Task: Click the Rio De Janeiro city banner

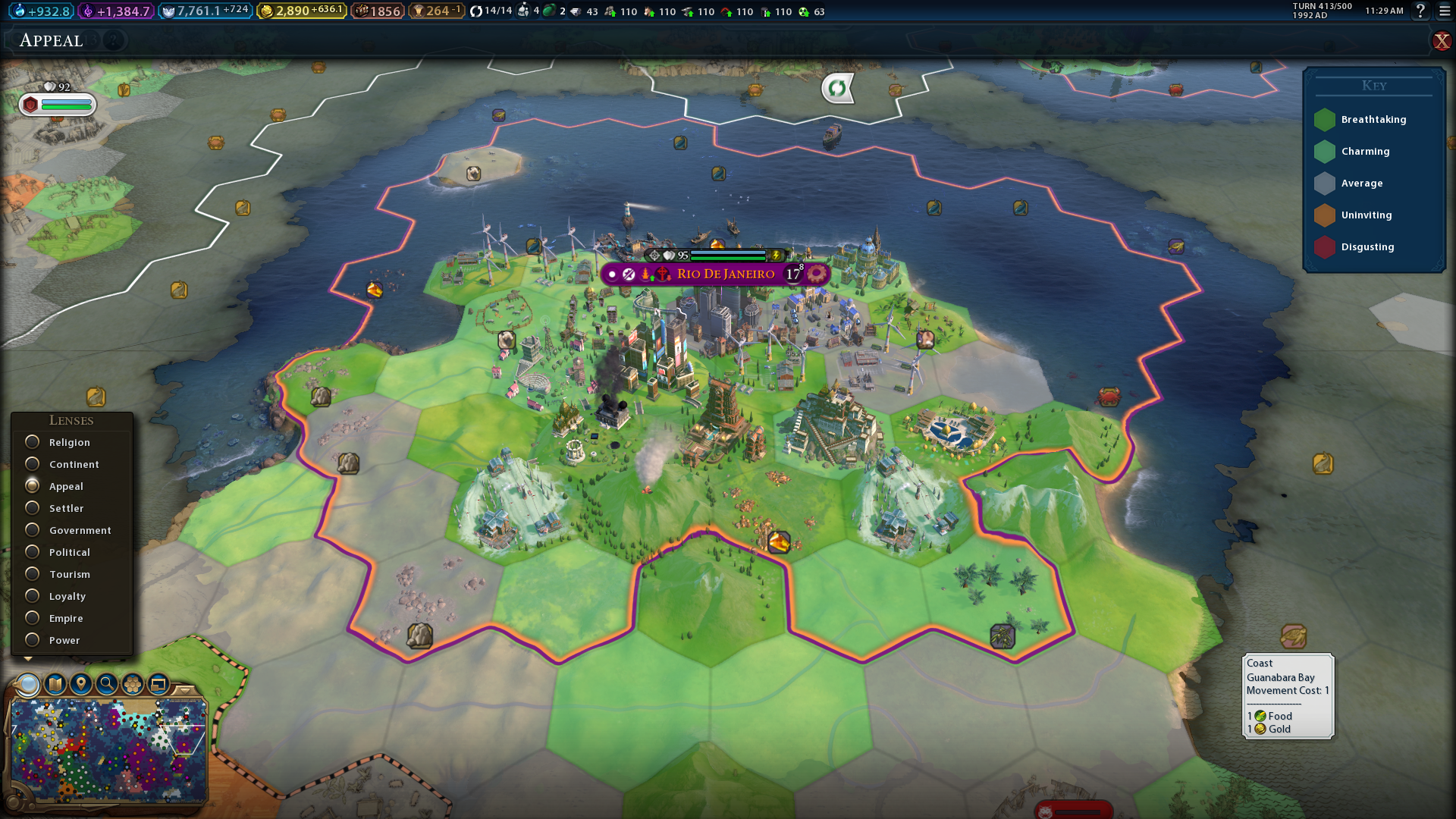Action: (x=725, y=274)
